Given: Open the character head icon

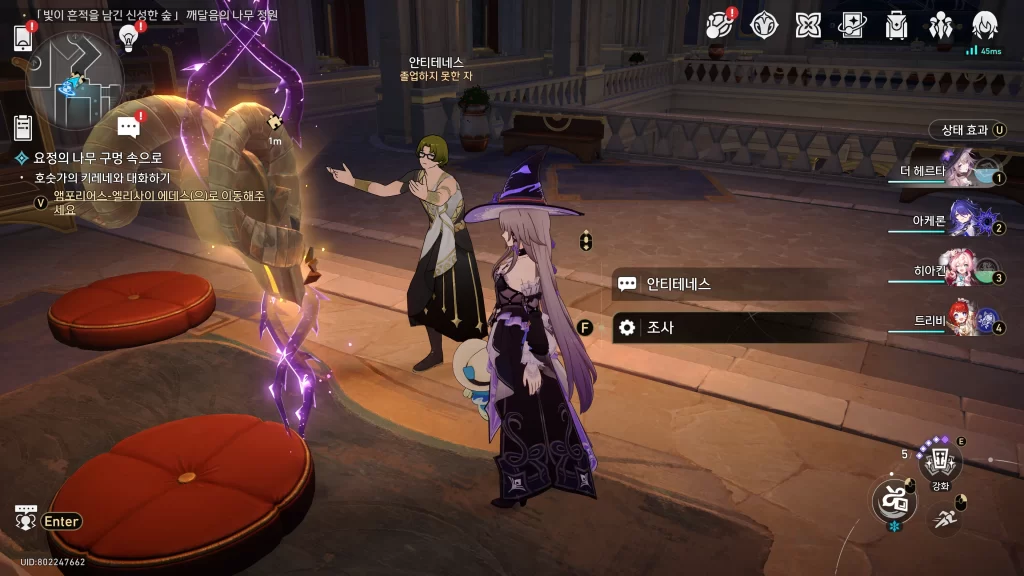Looking at the screenshot, I should click(985, 25).
